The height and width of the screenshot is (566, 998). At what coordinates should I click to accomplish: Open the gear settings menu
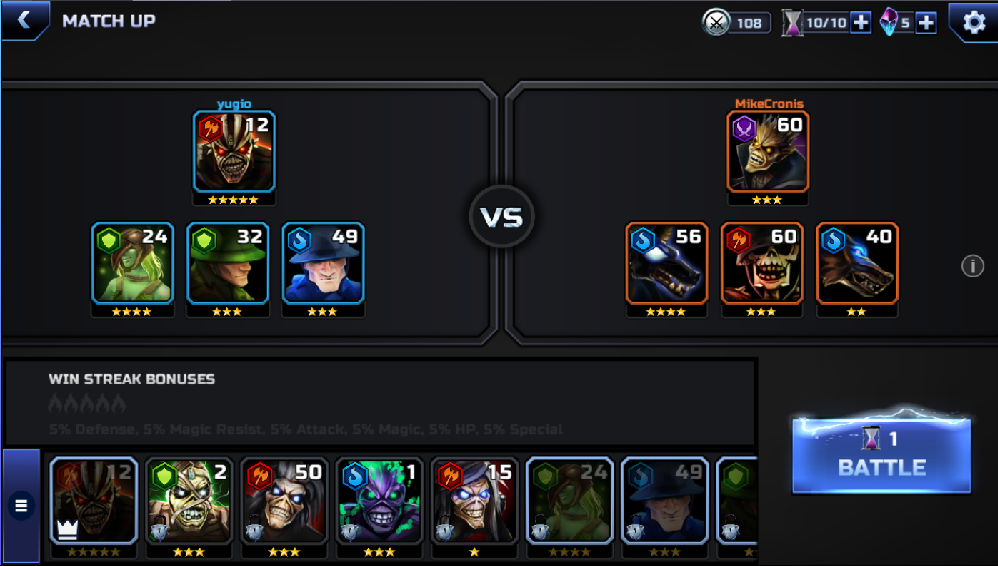coord(972,22)
